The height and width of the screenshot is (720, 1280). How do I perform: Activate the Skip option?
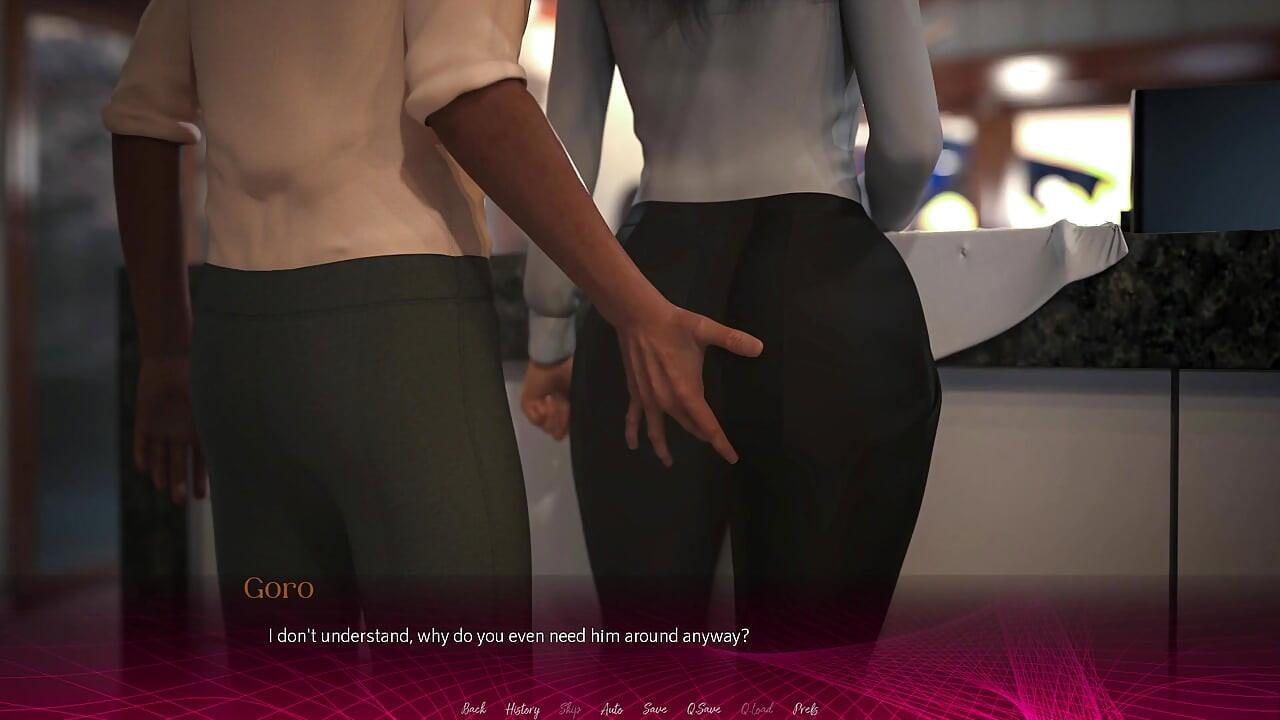click(x=570, y=709)
